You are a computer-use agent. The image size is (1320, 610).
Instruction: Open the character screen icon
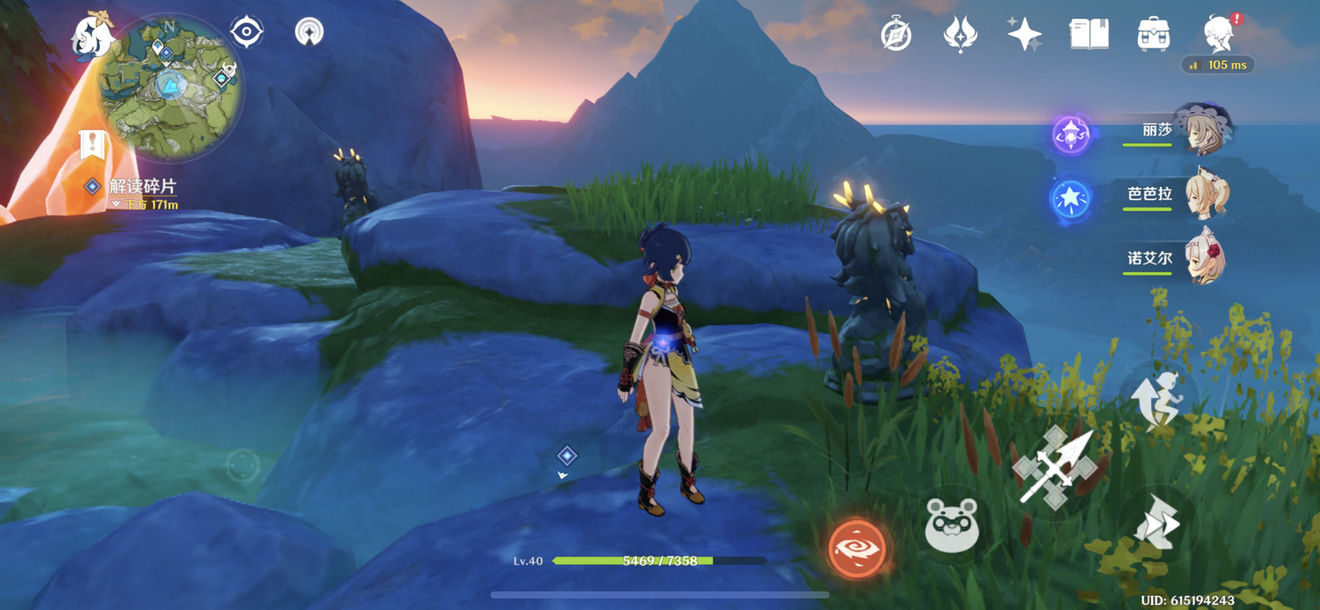pyautogui.click(x=1218, y=35)
